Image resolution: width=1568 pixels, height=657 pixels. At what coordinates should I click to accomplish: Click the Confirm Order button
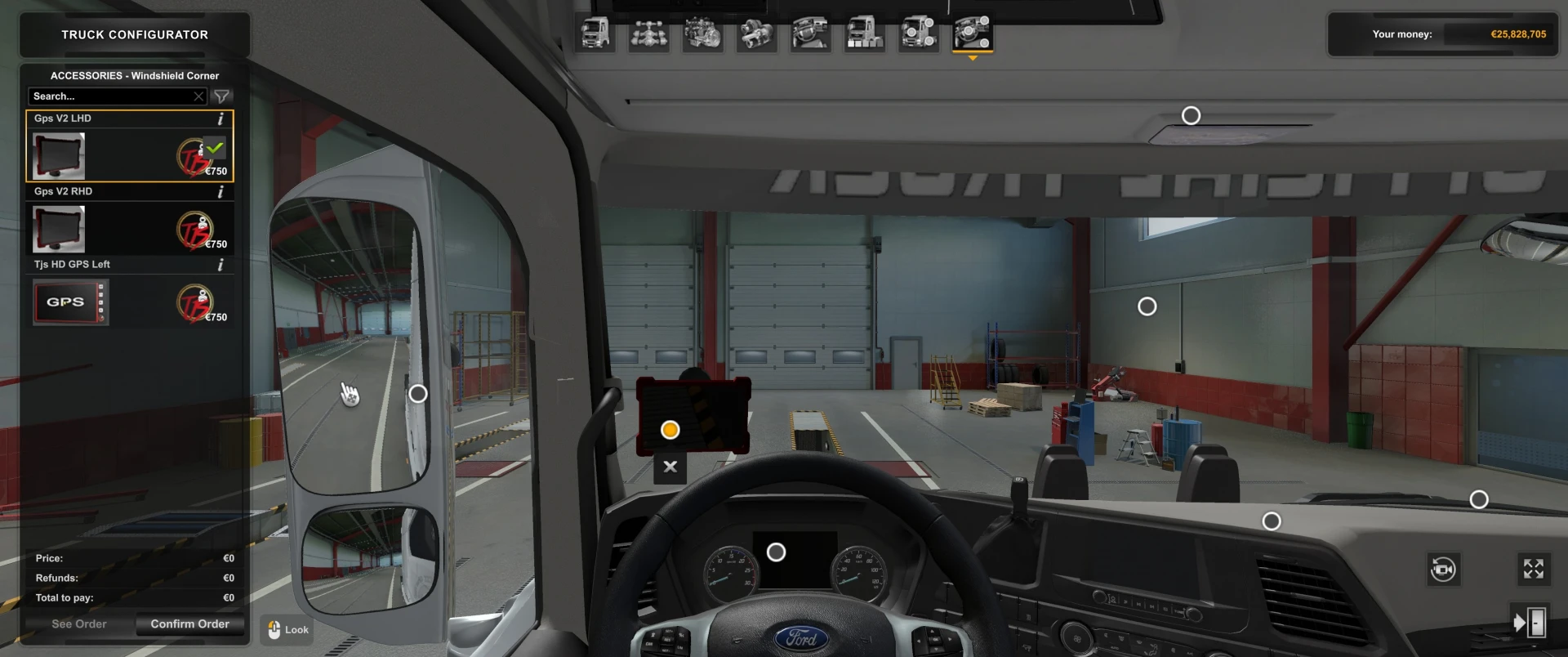(x=190, y=623)
